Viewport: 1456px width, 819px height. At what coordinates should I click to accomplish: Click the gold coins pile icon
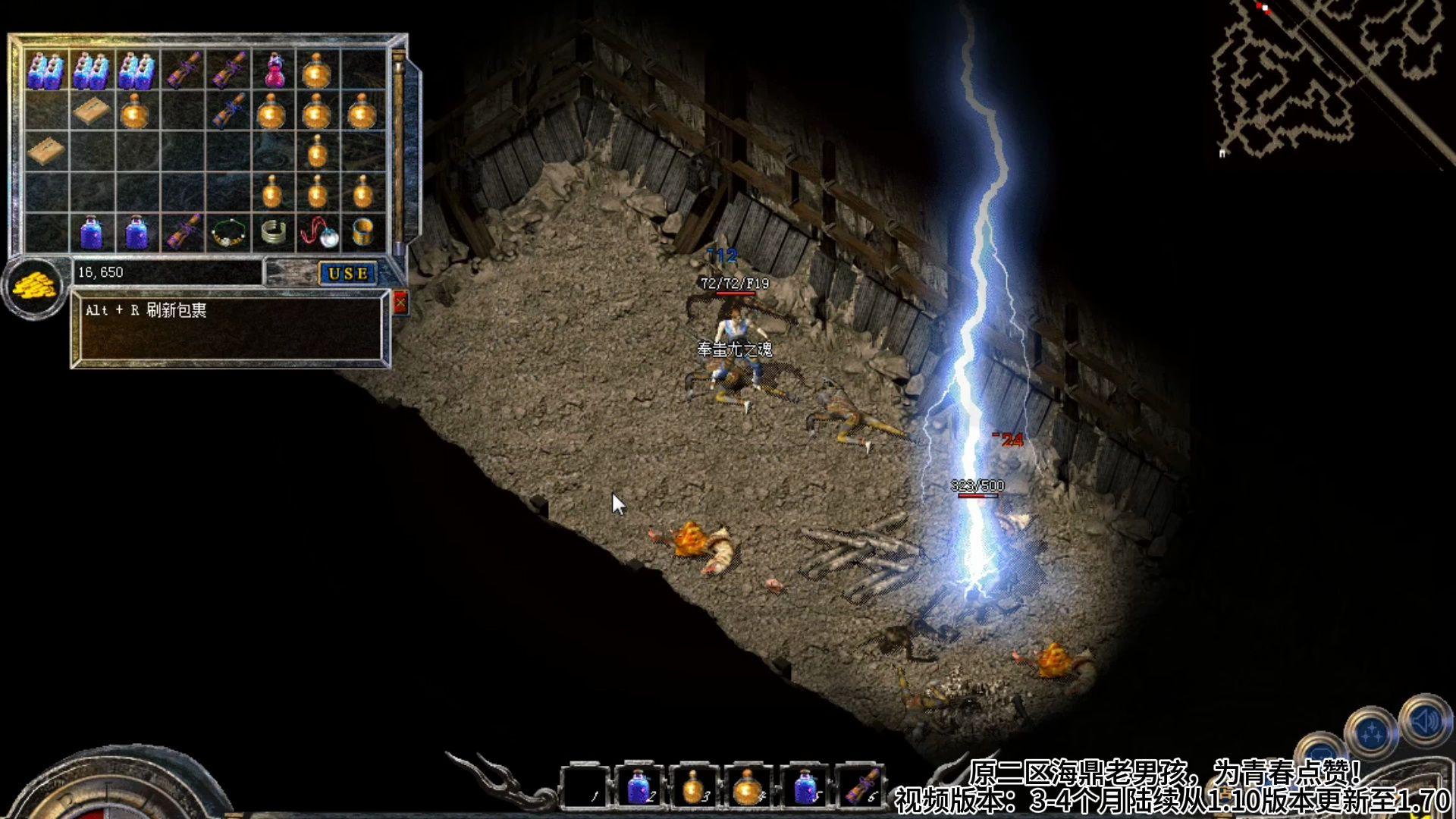33,287
